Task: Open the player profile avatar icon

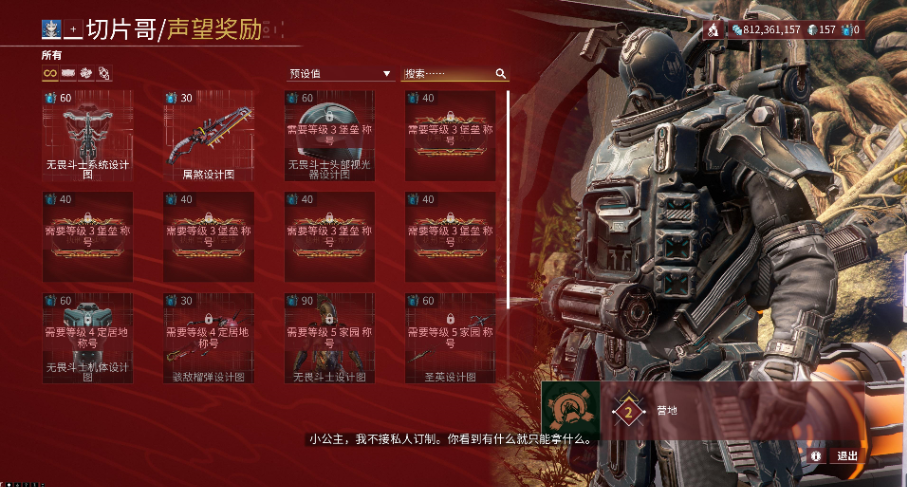Action: click(x=50, y=28)
